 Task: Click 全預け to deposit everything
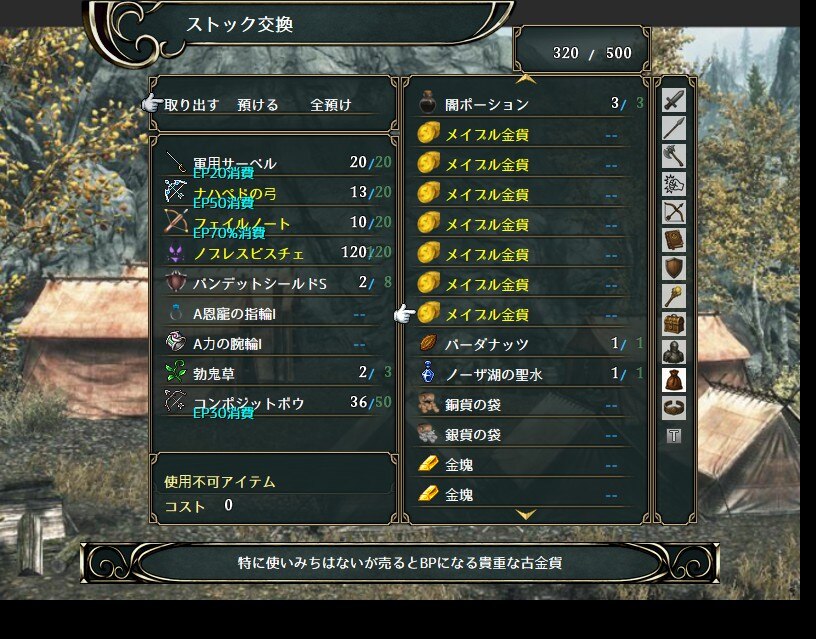[x=331, y=104]
